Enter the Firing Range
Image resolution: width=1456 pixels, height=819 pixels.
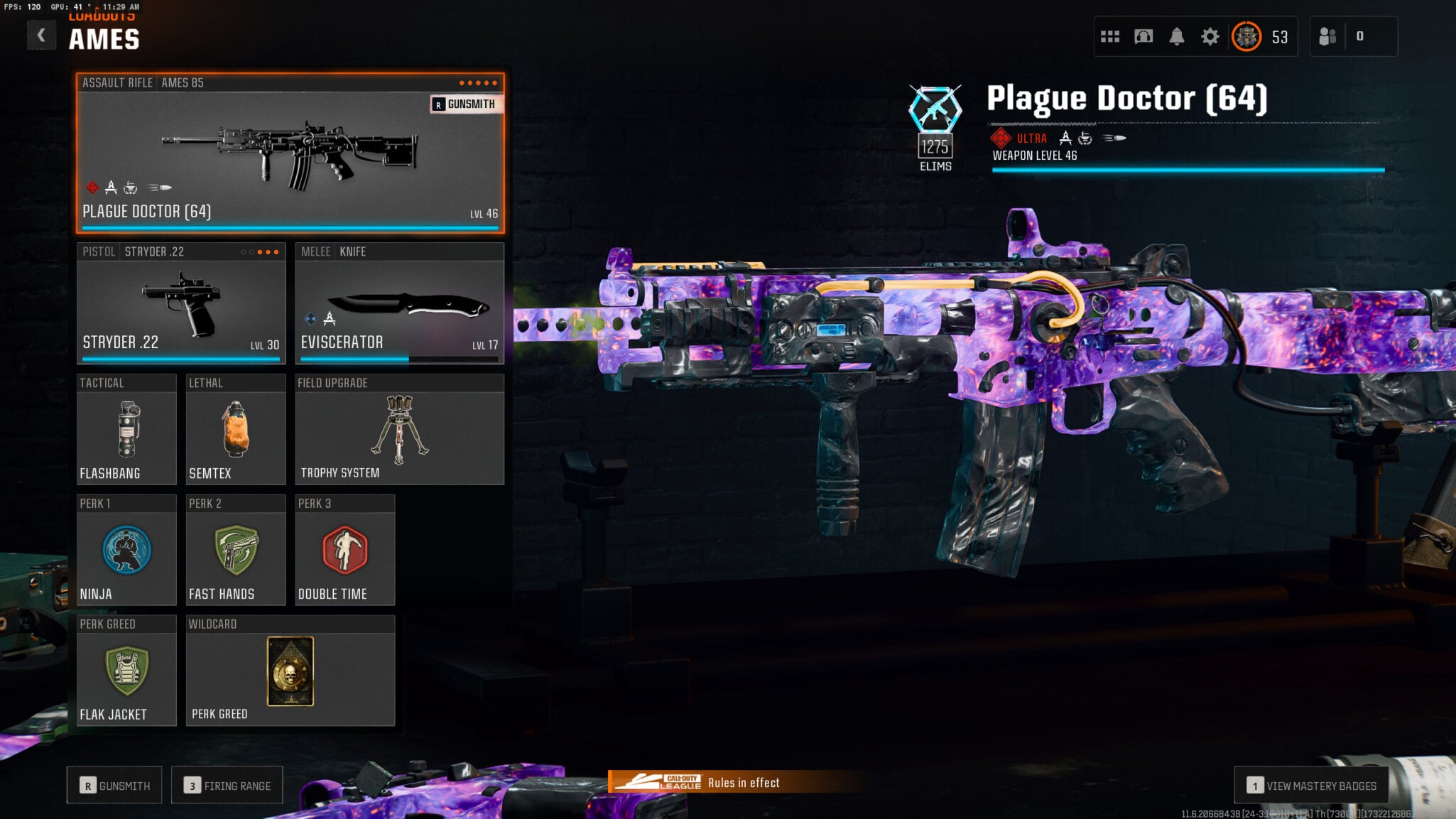(x=227, y=786)
